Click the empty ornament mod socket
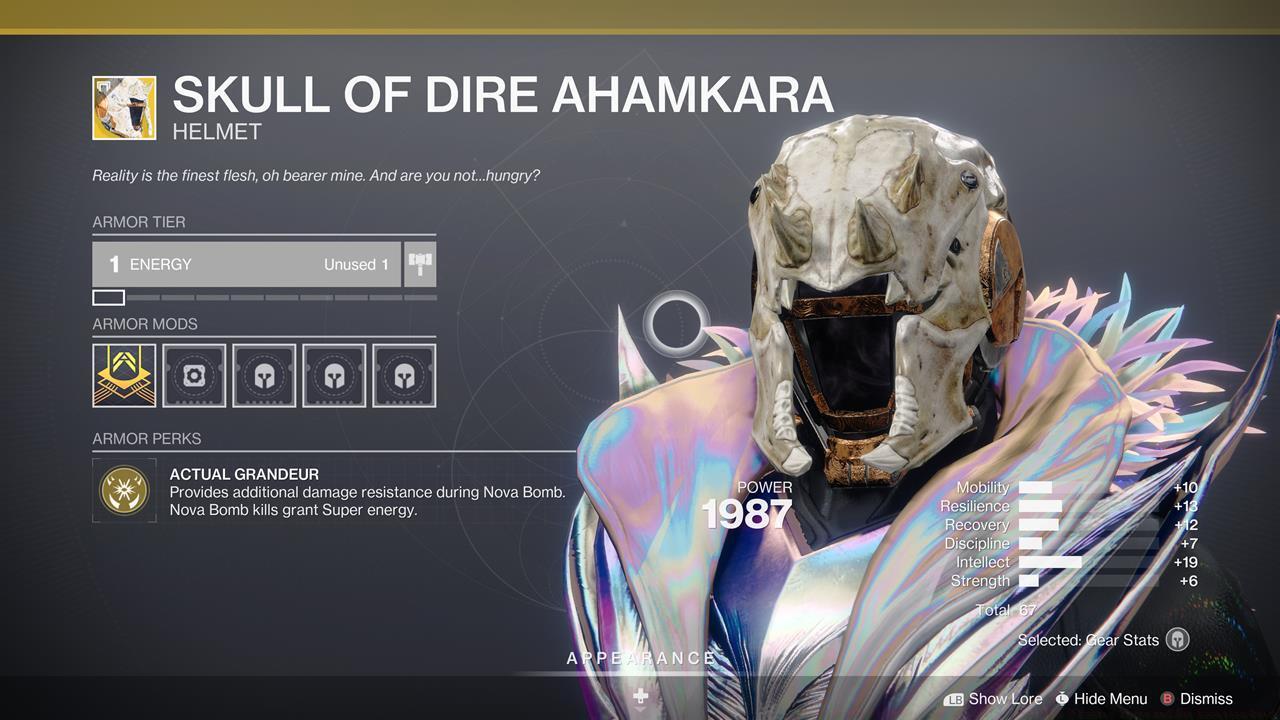This screenshot has height=720, width=1280. (194, 374)
